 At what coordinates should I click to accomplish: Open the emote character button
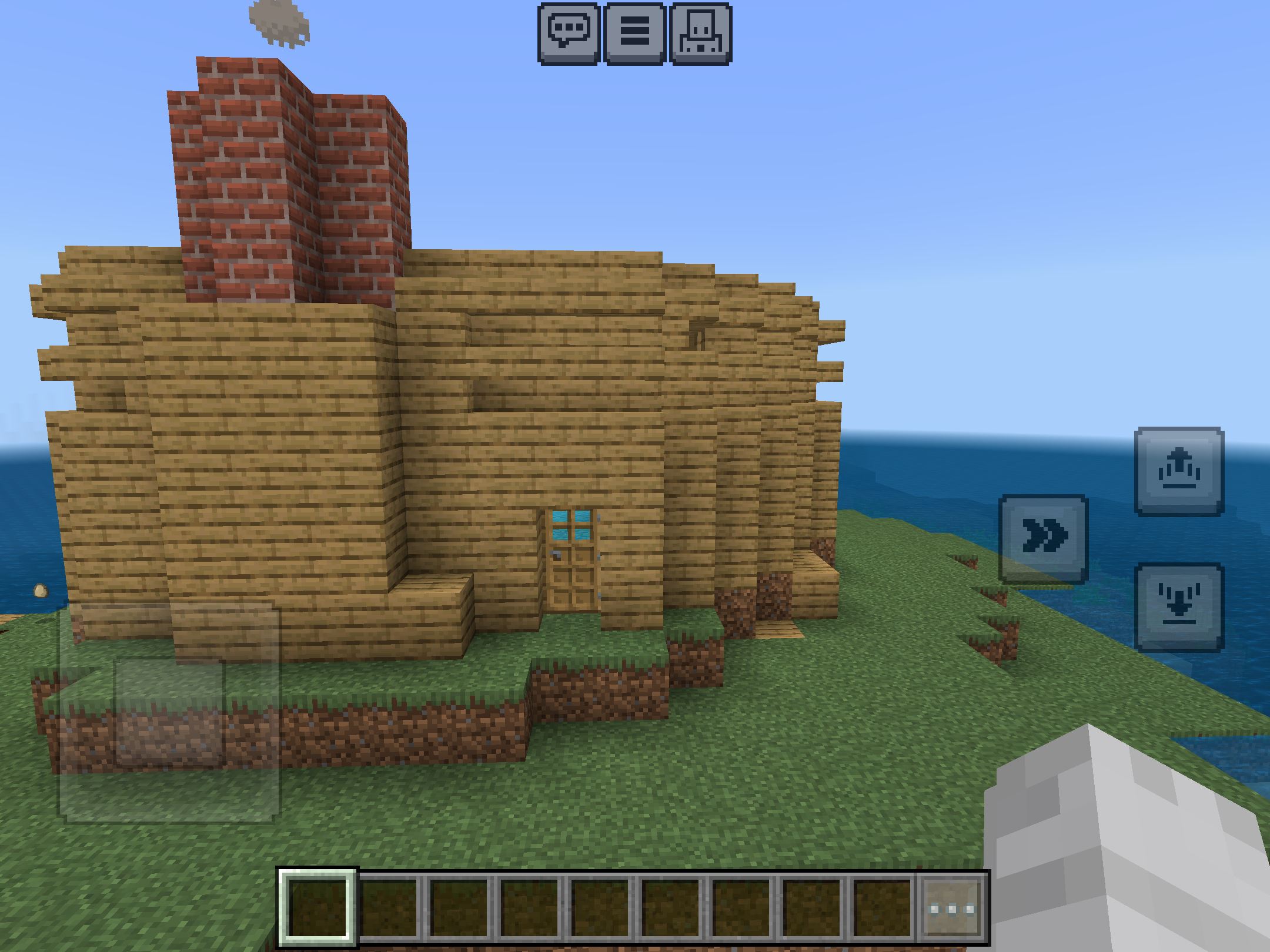701,33
